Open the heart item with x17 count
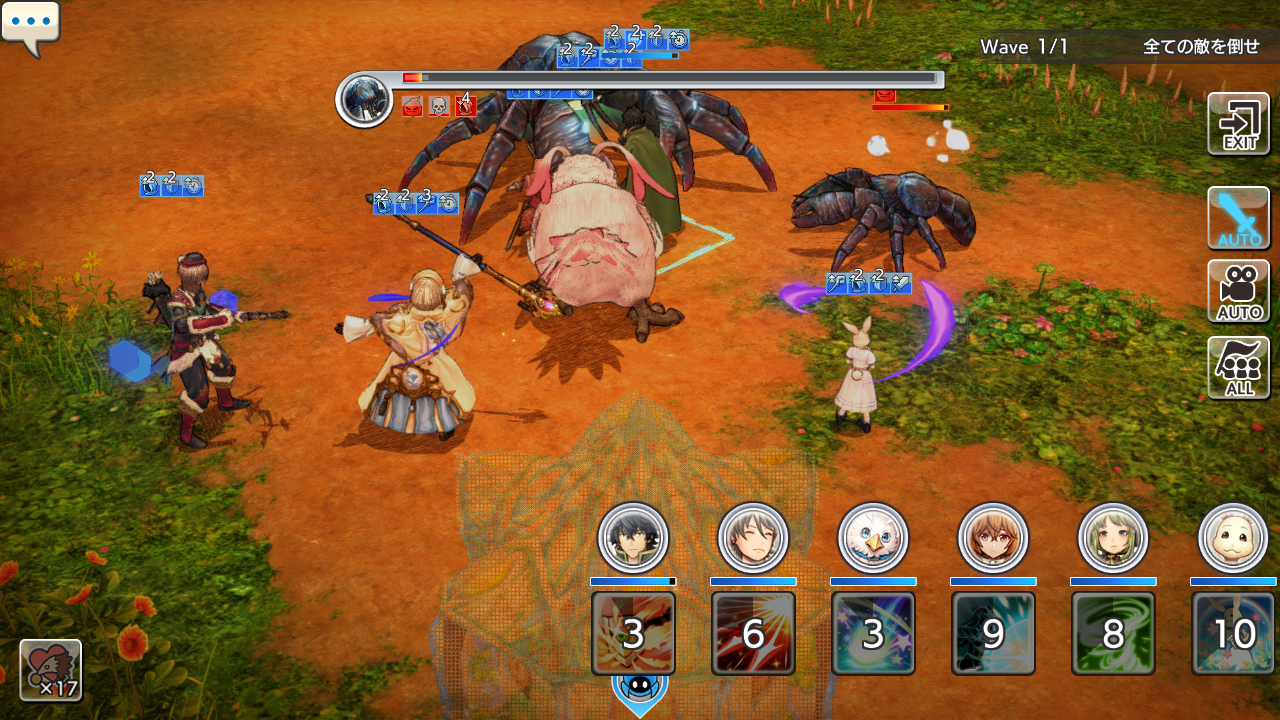The height and width of the screenshot is (720, 1280). (50, 669)
